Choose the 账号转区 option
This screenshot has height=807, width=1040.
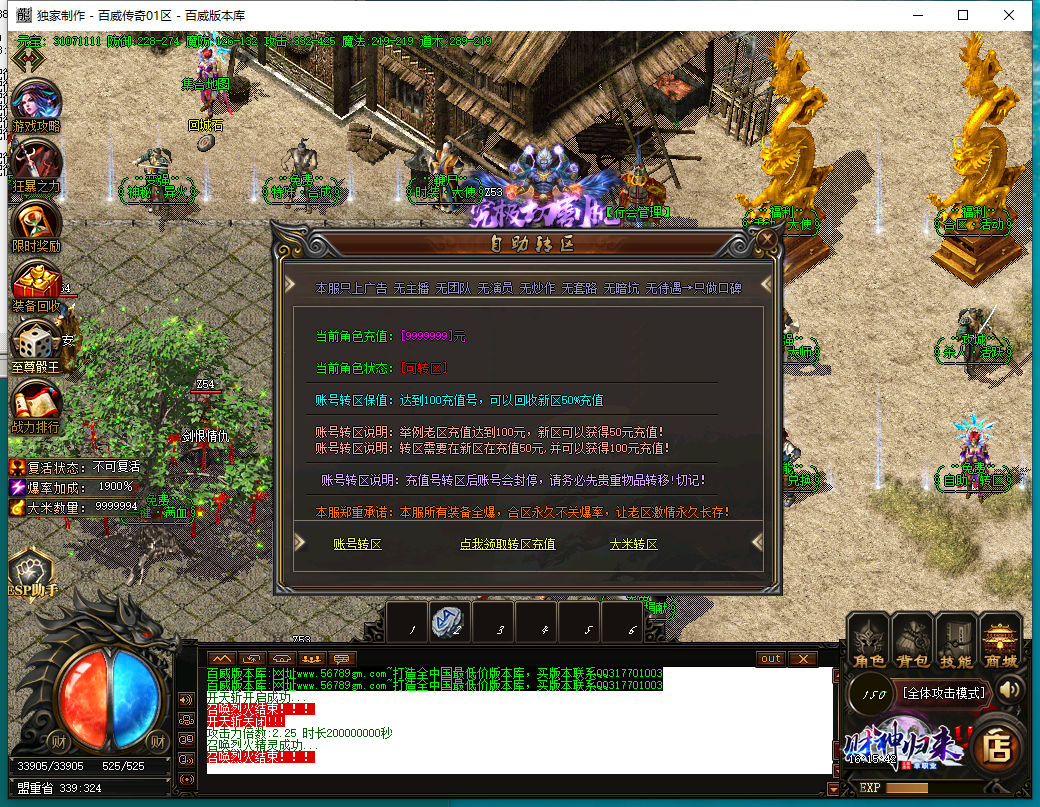(357, 544)
